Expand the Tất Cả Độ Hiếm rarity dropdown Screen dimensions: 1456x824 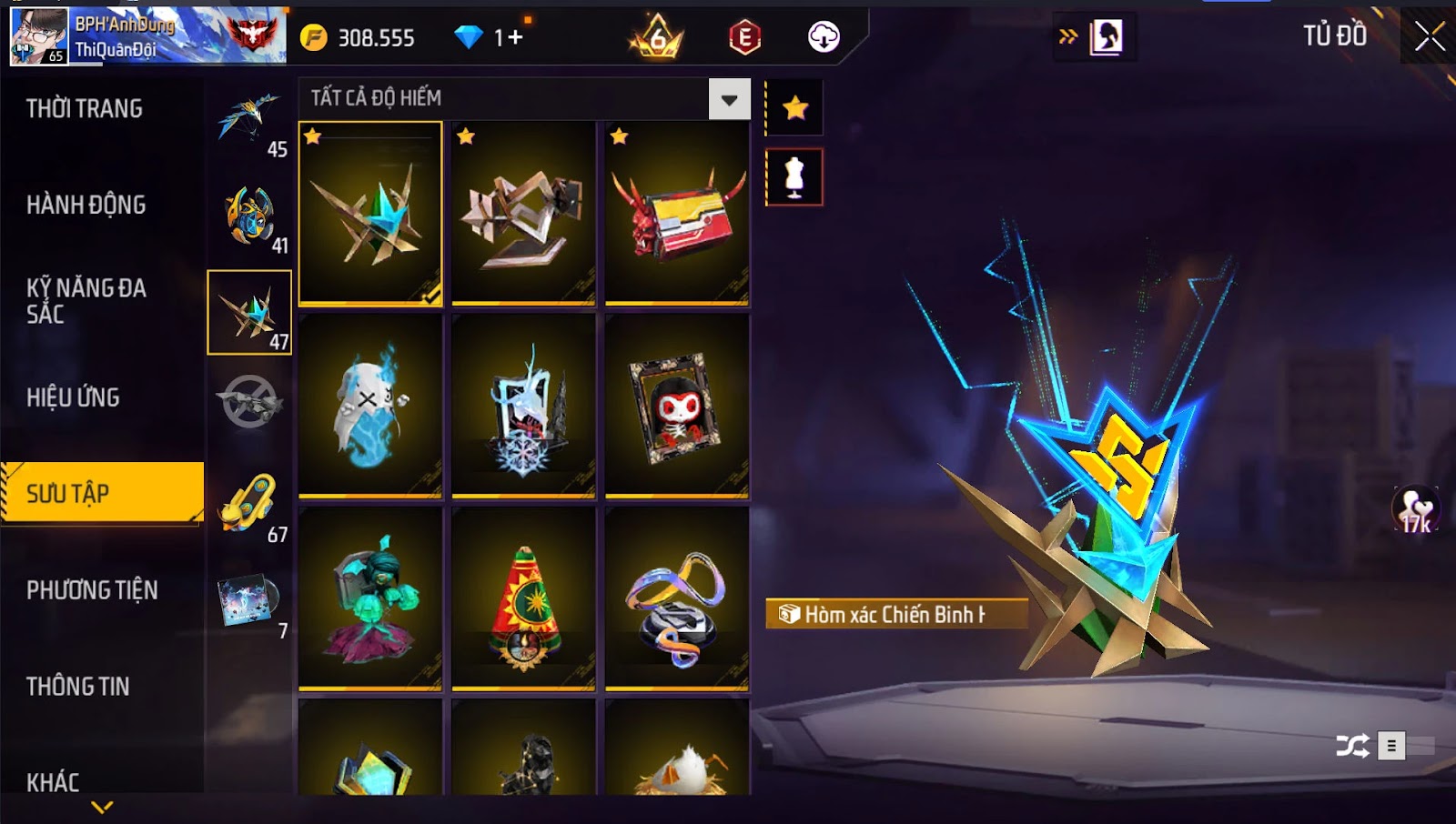(729, 99)
